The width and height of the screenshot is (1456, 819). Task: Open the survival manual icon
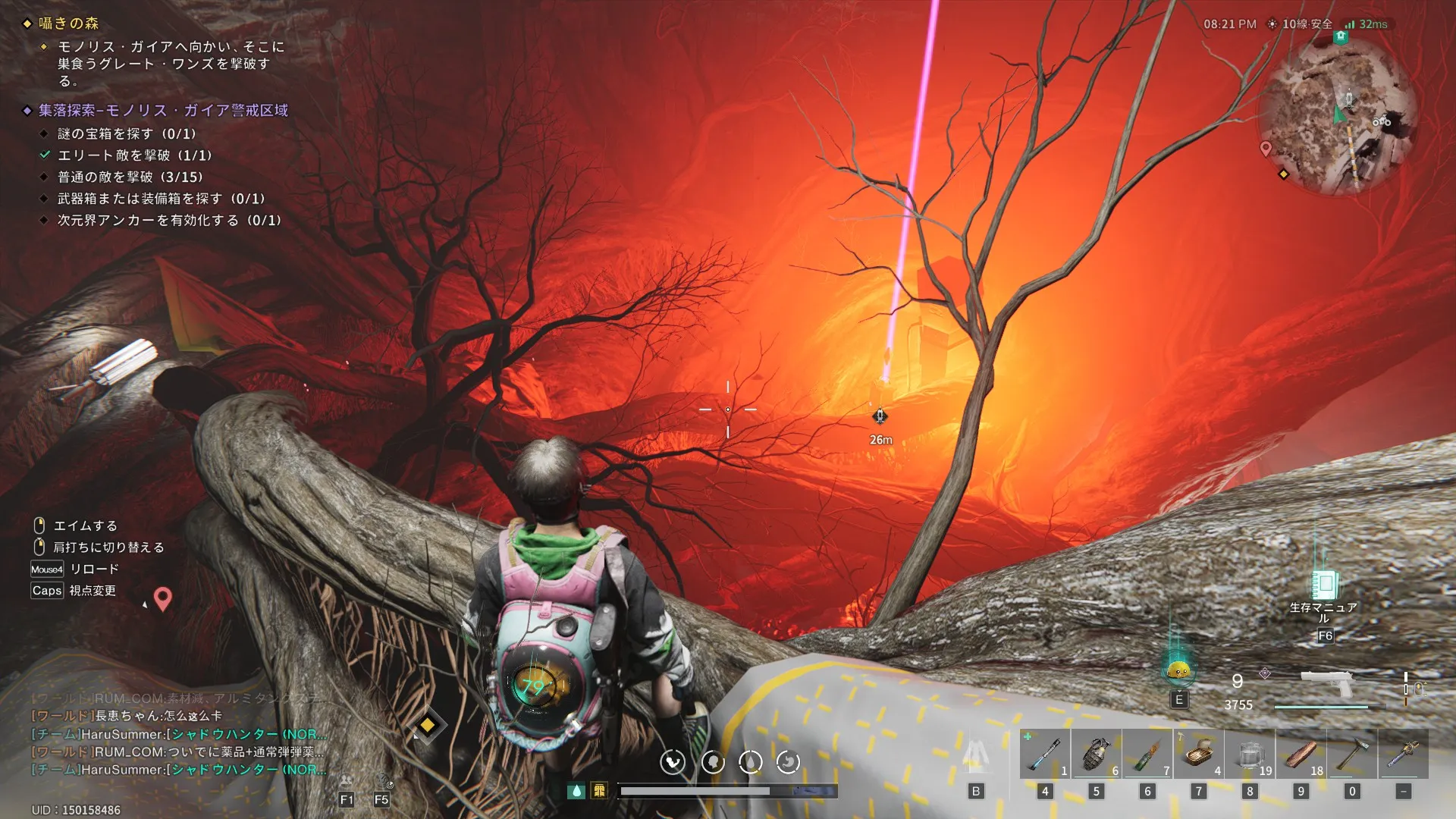(x=1324, y=585)
